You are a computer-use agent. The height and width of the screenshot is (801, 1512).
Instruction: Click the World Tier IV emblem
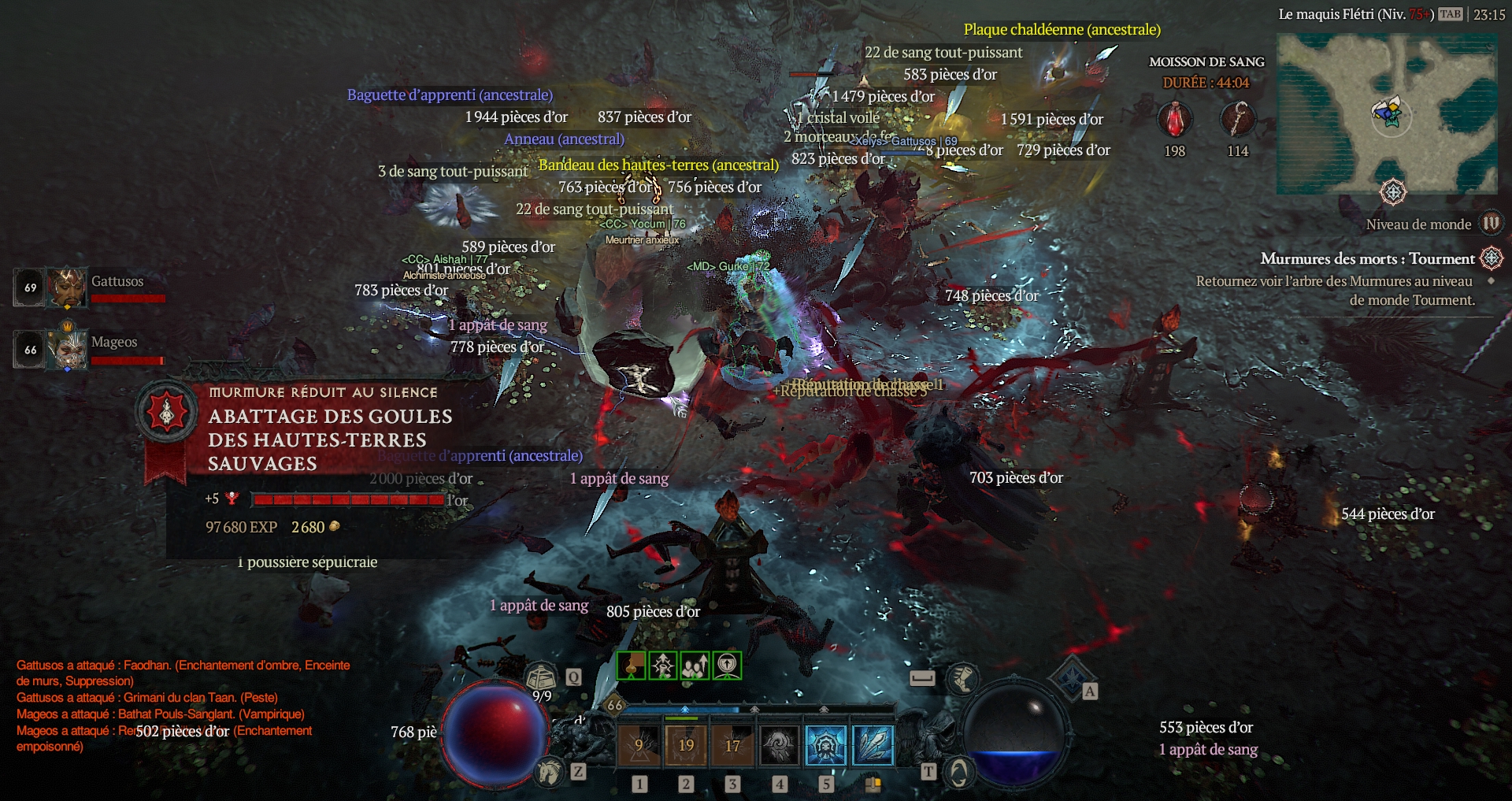[1491, 224]
